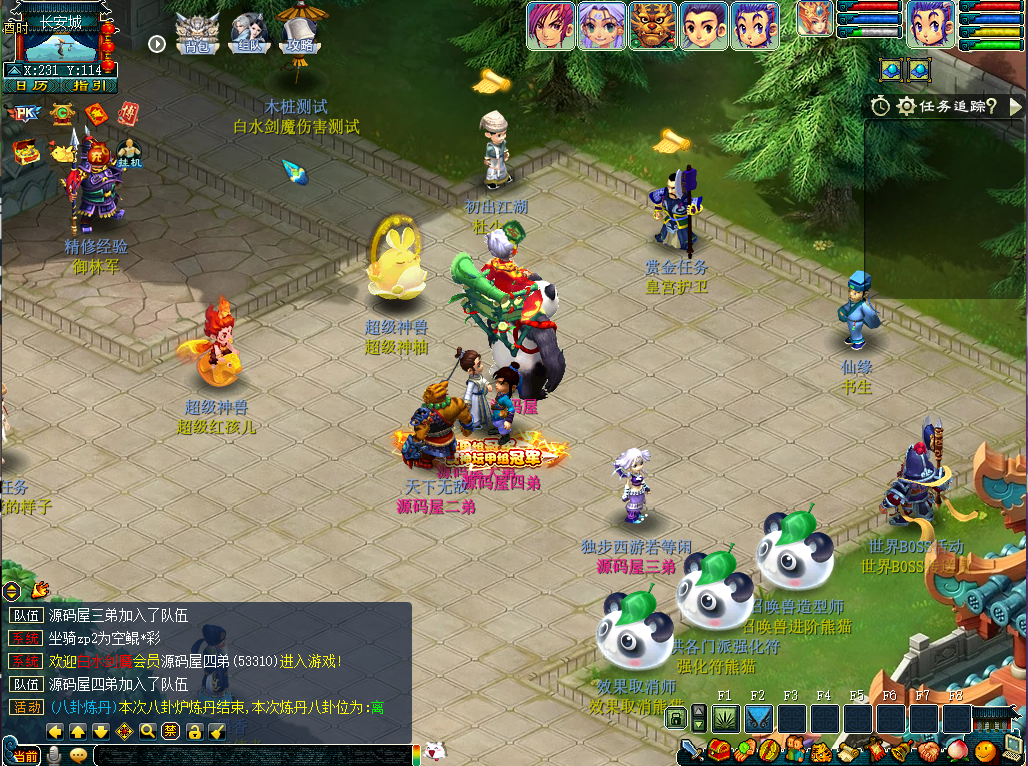Activate the 挂机 auto-battle icon
Viewport: 1028px width, 766px height.
point(128,152)
